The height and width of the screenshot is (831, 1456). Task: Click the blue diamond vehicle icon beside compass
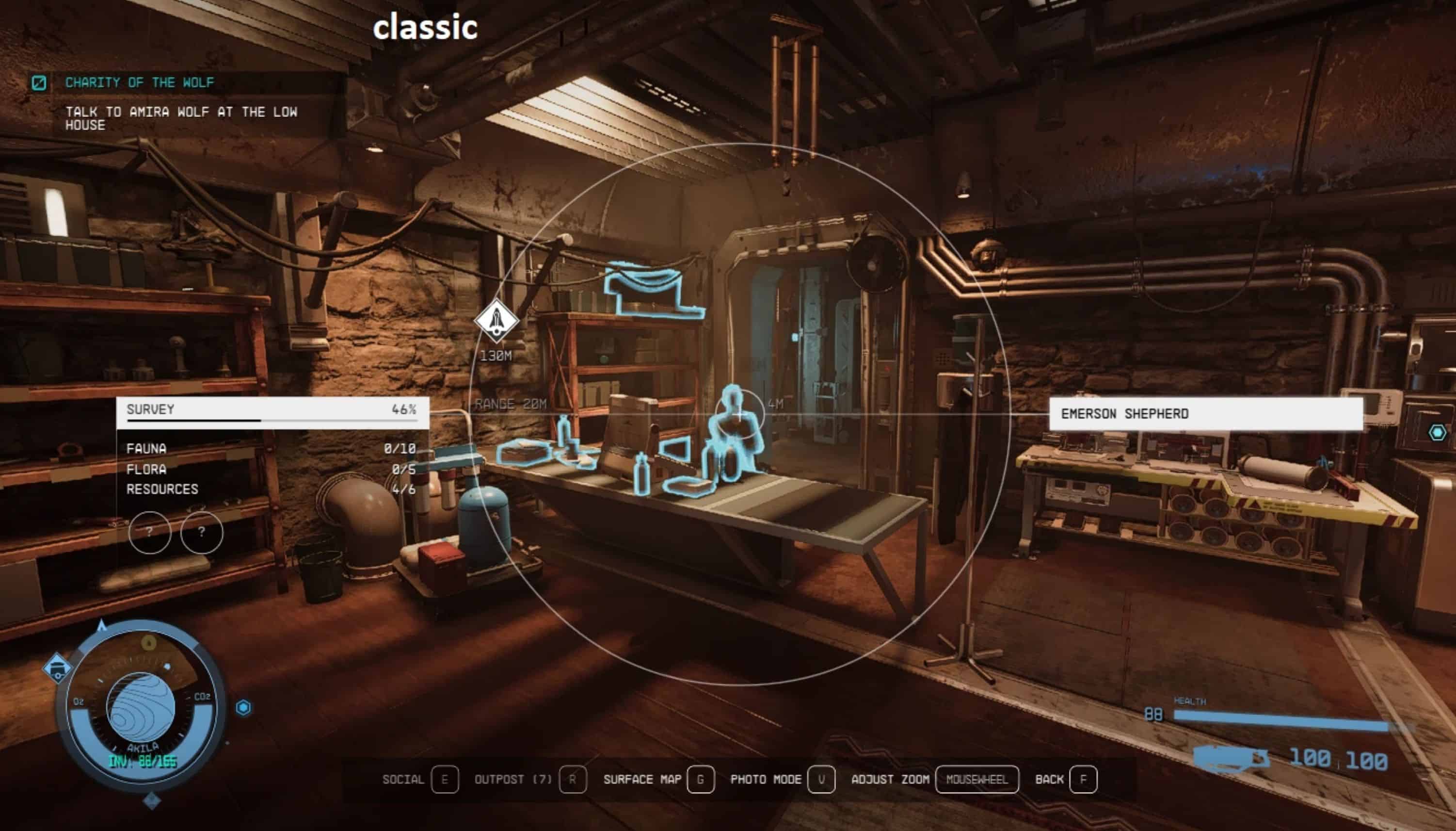[58, 668]
